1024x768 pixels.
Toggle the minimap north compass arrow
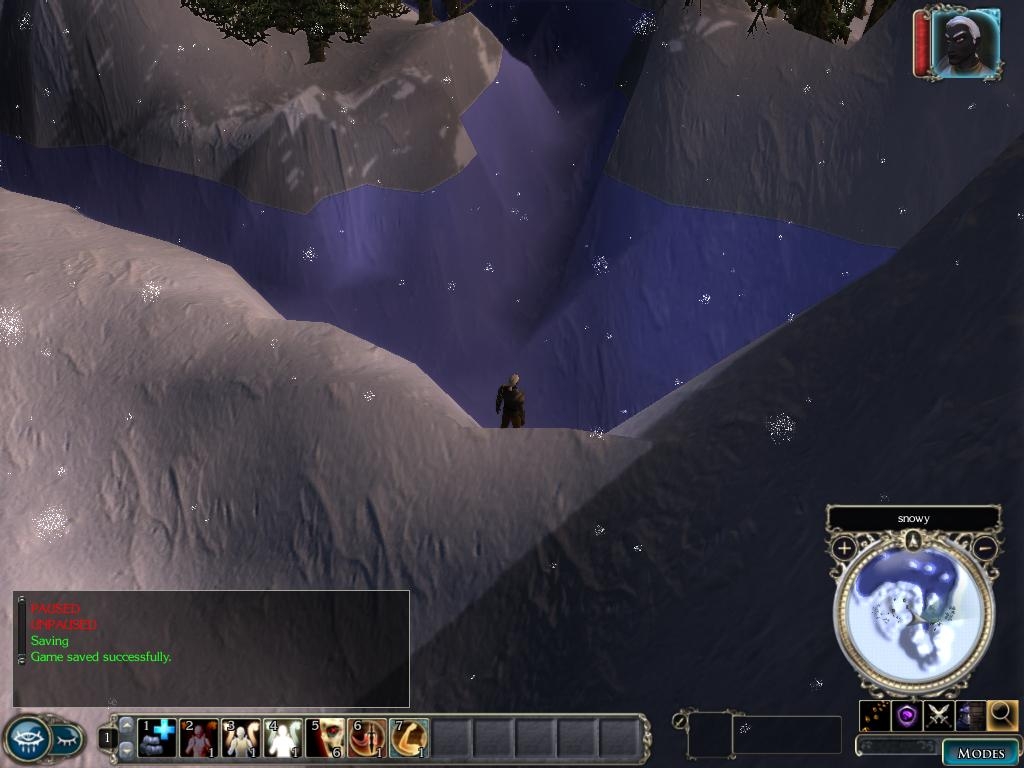point(913,541)
